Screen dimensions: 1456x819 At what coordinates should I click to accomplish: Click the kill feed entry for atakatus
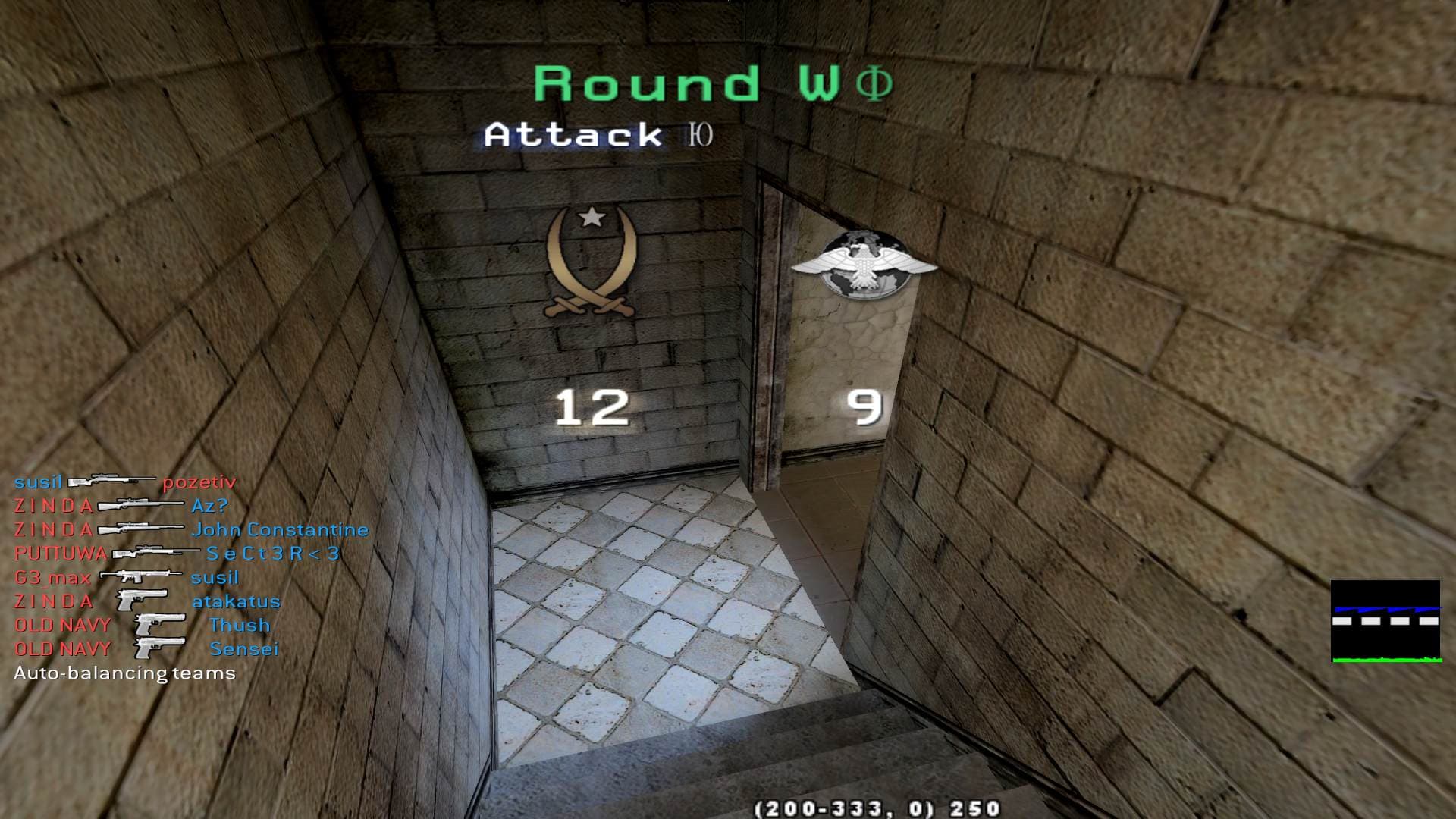tap(147, 601)
